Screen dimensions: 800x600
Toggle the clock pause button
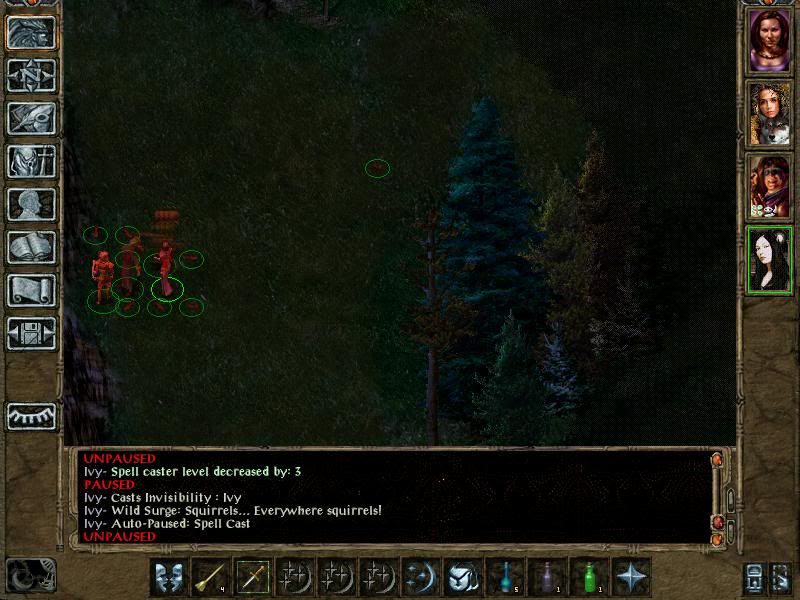[30, 575]
